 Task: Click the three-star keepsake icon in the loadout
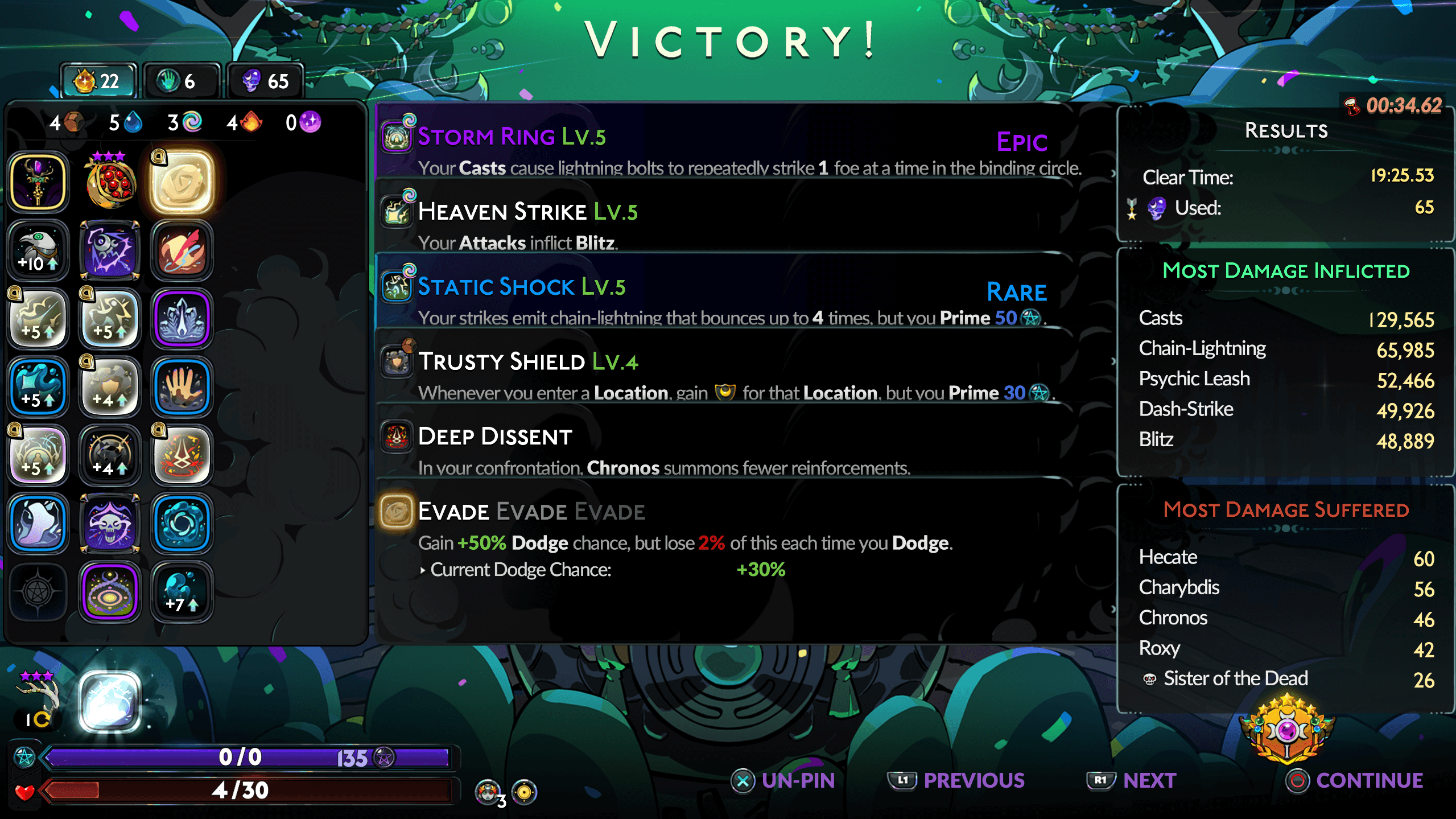click(x=109, y=181)
